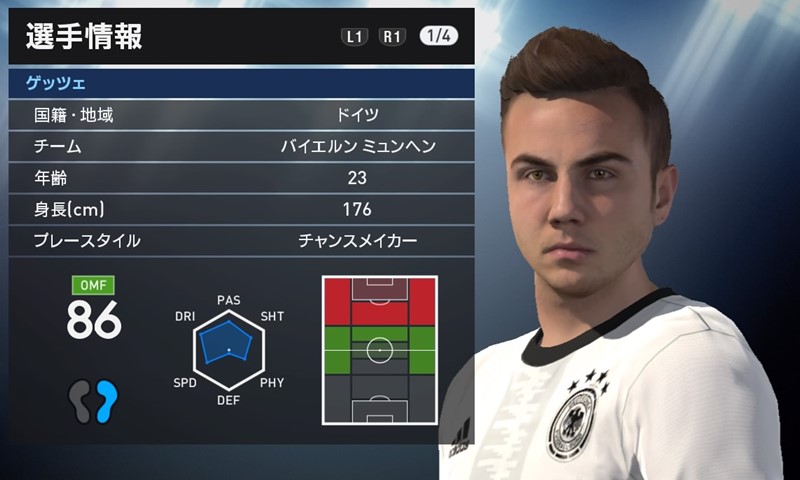Select the green OMF position badge
Screen dimensions: 800x480
(x=93, y=284)
